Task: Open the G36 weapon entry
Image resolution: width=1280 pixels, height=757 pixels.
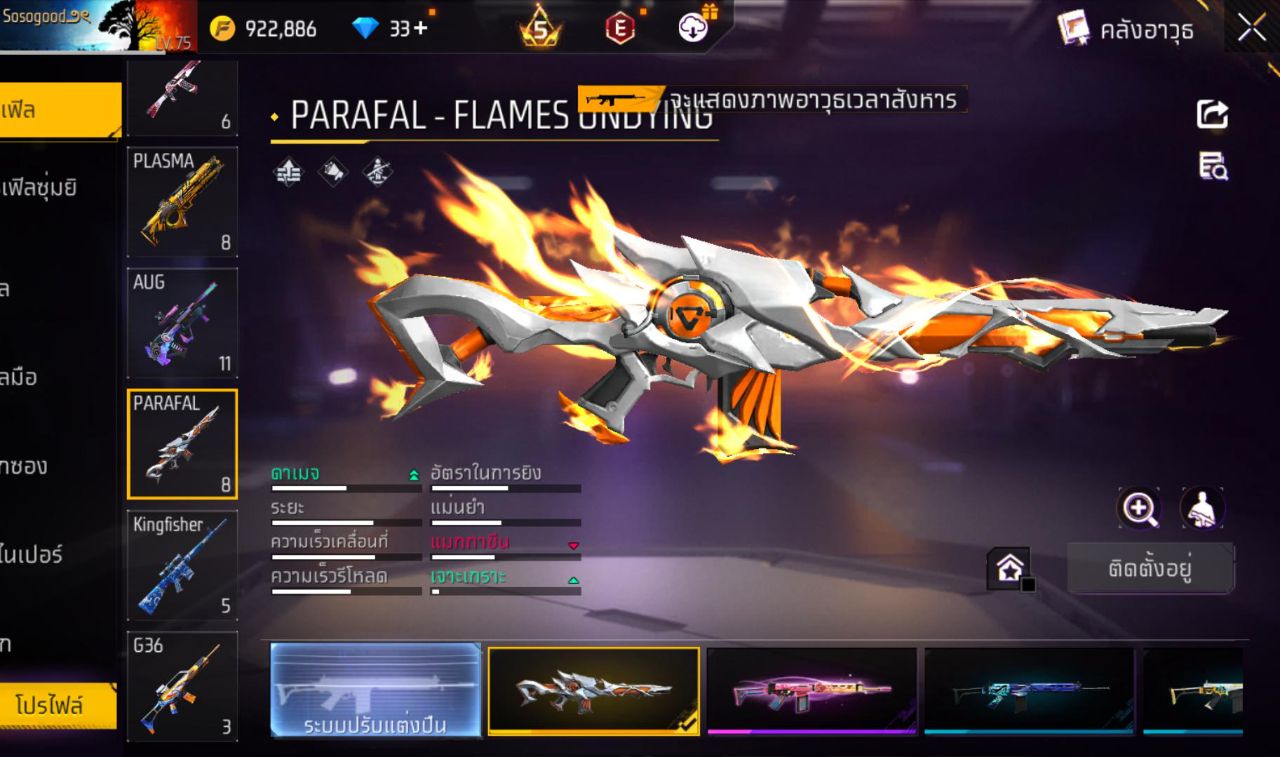Action: click(x=182, y=686)
